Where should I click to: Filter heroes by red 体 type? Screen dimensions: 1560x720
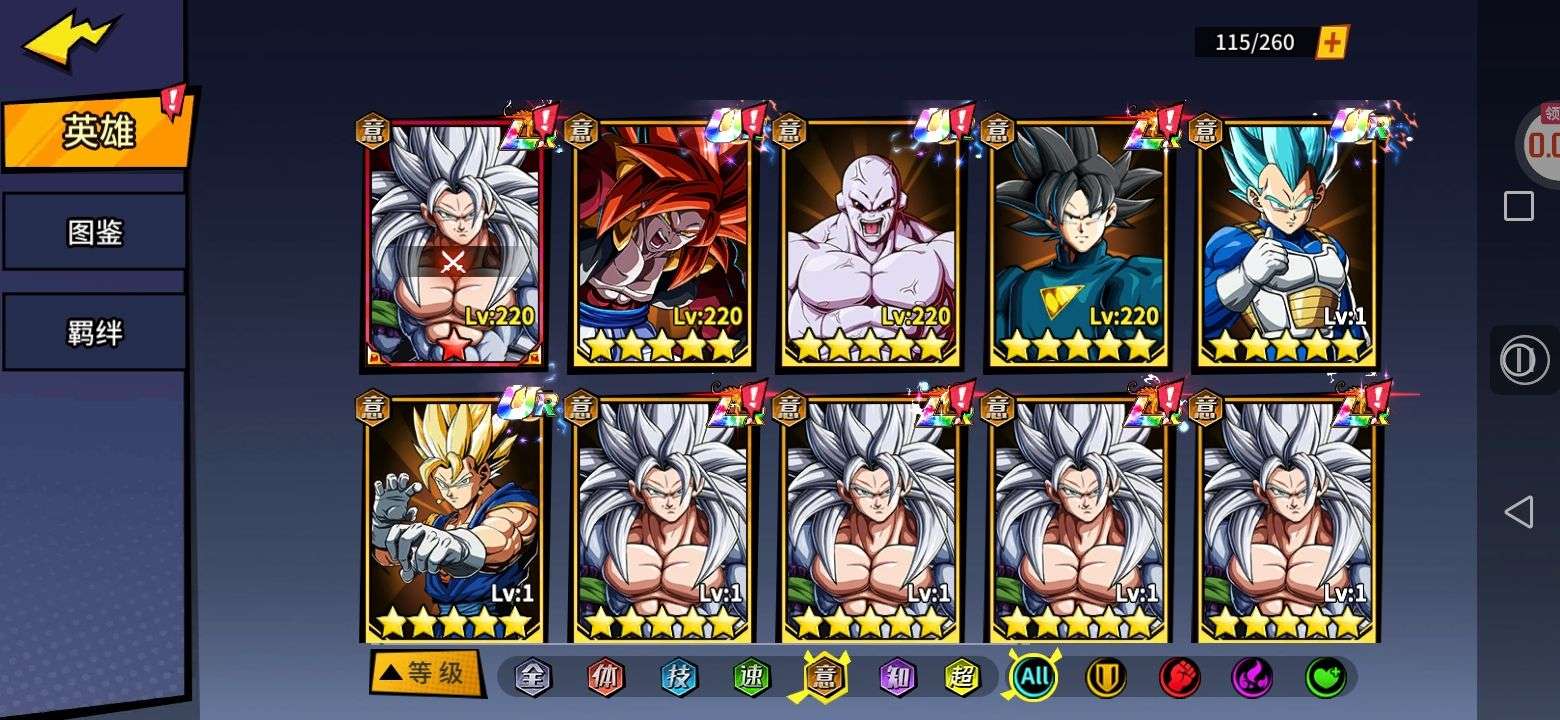pyautogui.click(x=606, y=677)
